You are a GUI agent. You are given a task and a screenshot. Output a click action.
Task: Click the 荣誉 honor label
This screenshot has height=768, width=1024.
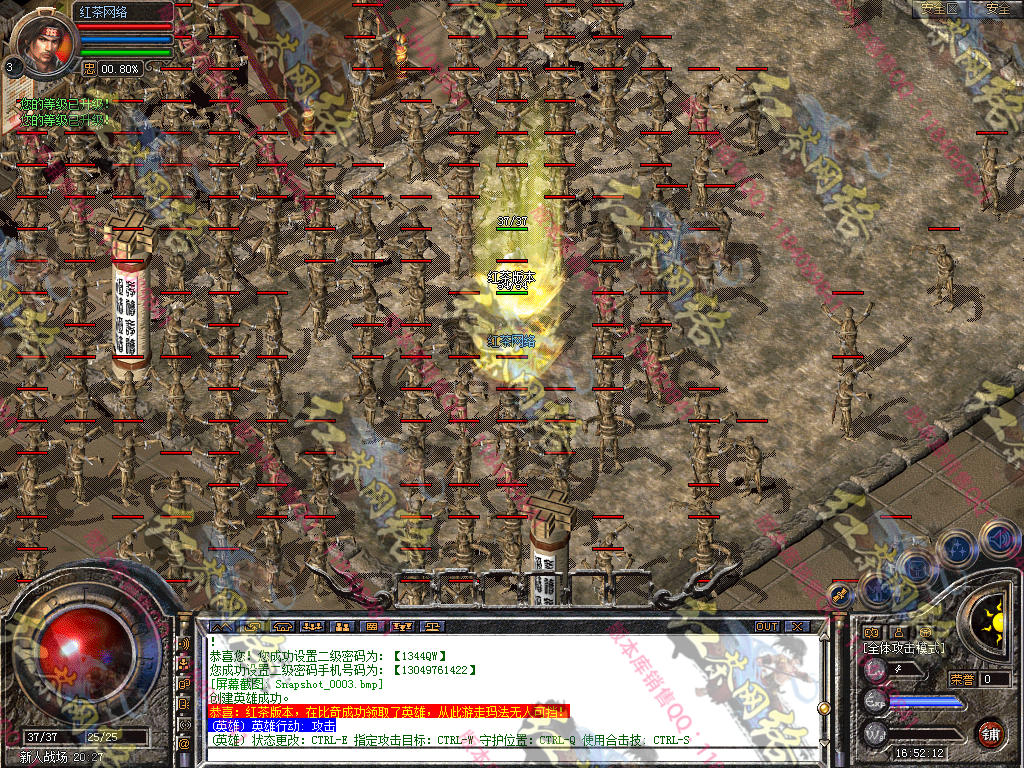point(962,679)
